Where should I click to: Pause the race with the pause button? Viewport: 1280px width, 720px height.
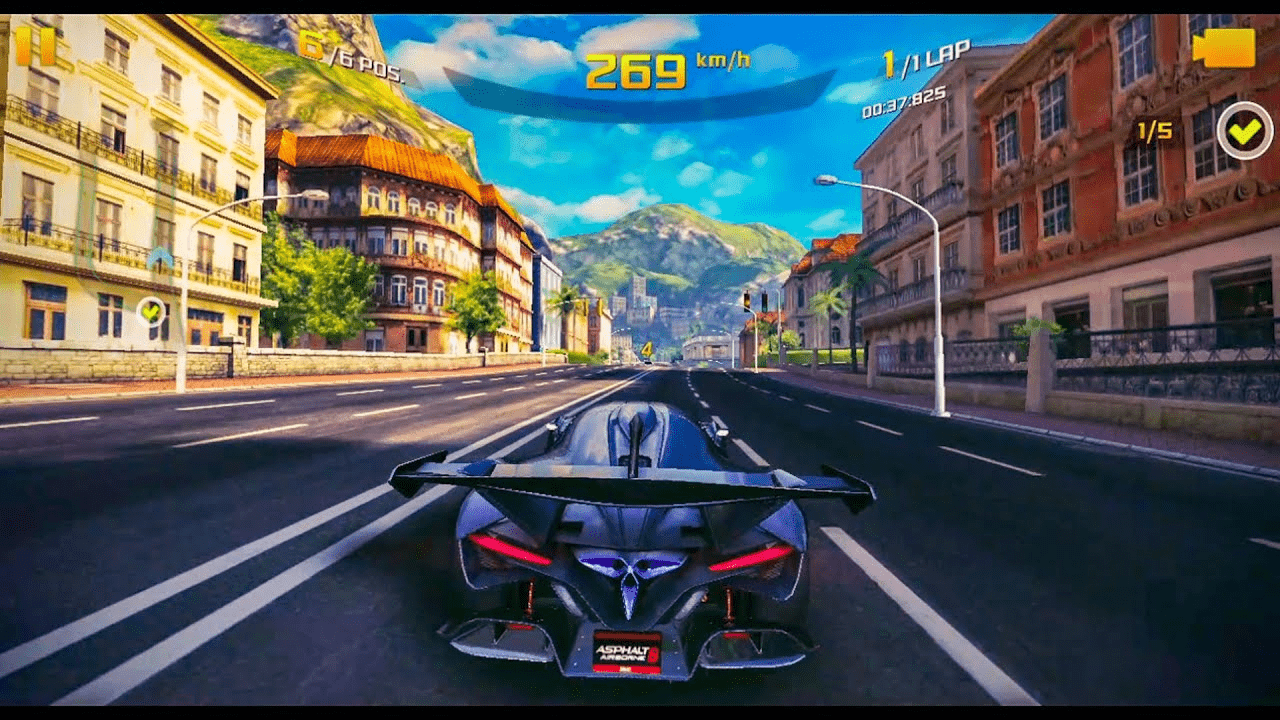[x=36, y=45]
